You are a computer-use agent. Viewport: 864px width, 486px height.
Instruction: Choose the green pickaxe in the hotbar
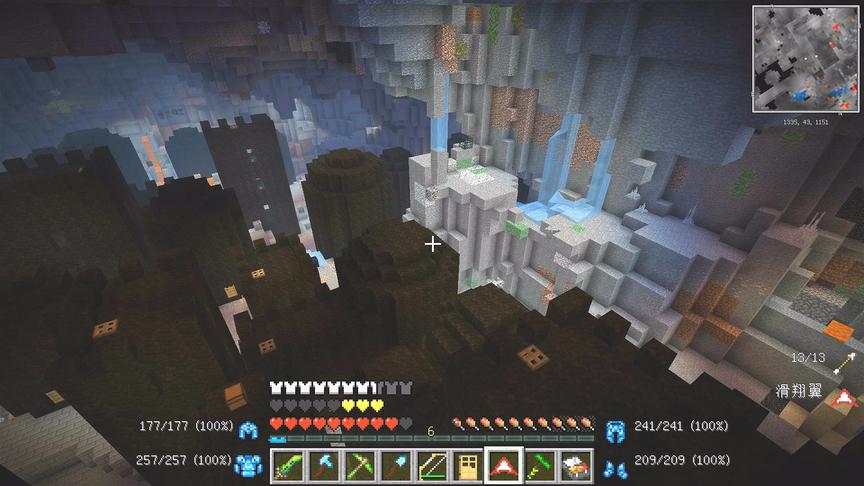tap(359, 465)
